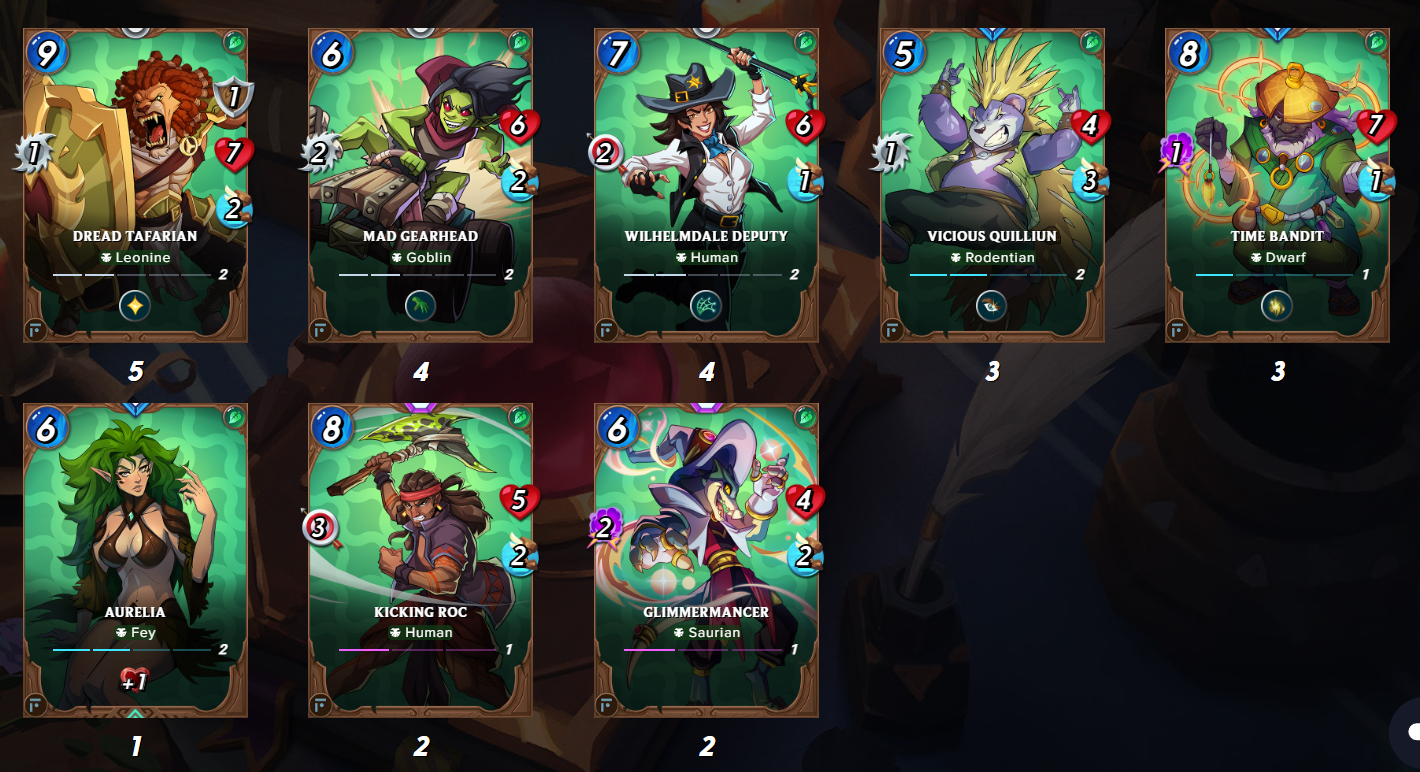
Task: Click Aurelia's +1 heart buff icon
Action: coord(135,681)
